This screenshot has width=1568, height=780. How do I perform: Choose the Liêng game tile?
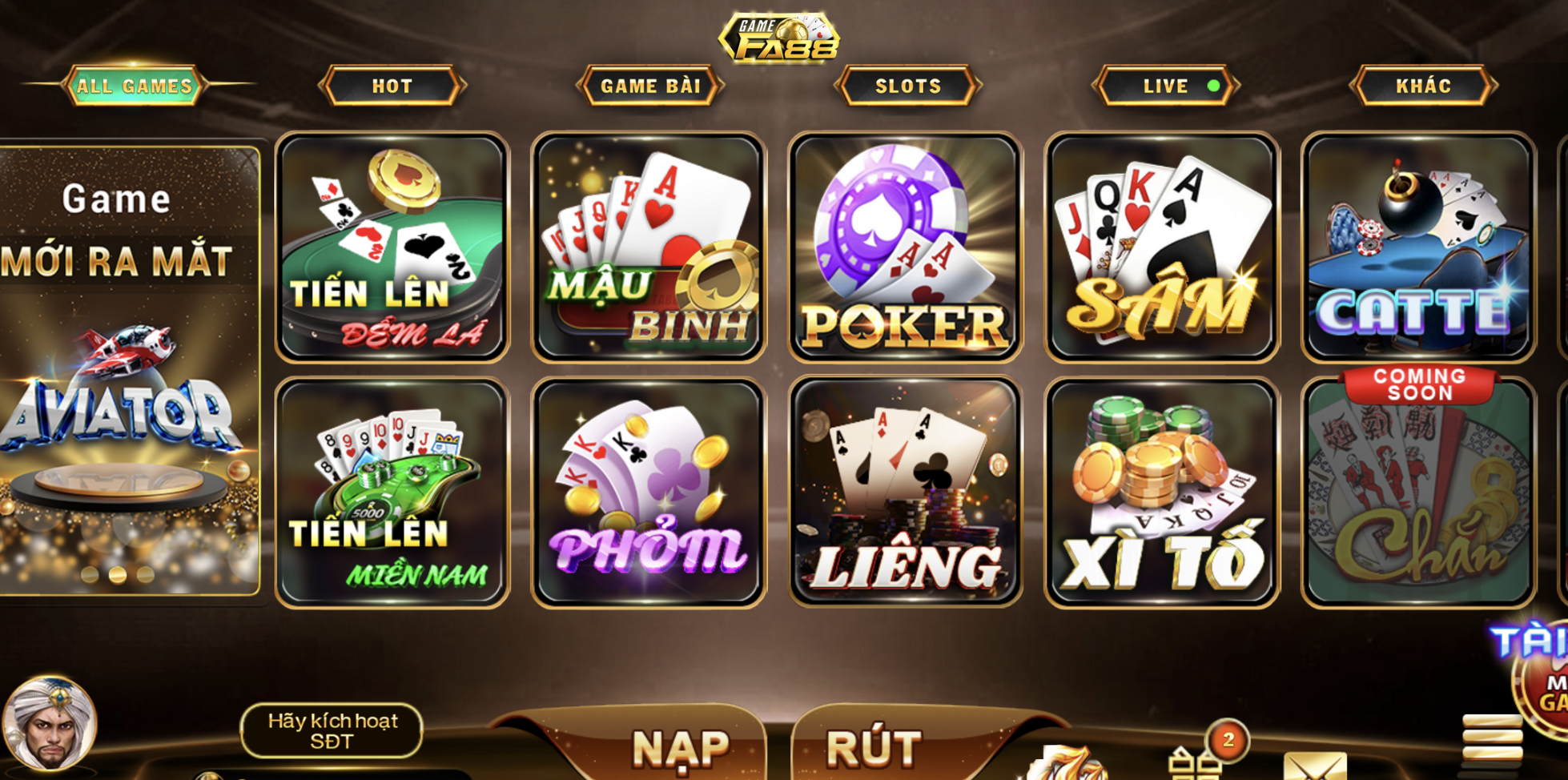[x=906, y=493]
